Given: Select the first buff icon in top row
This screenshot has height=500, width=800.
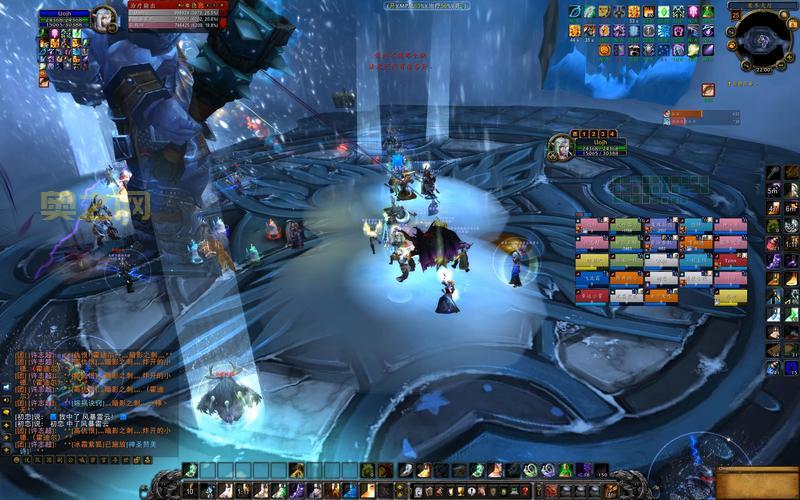Looking at the screenshot, I should (575, 11).
